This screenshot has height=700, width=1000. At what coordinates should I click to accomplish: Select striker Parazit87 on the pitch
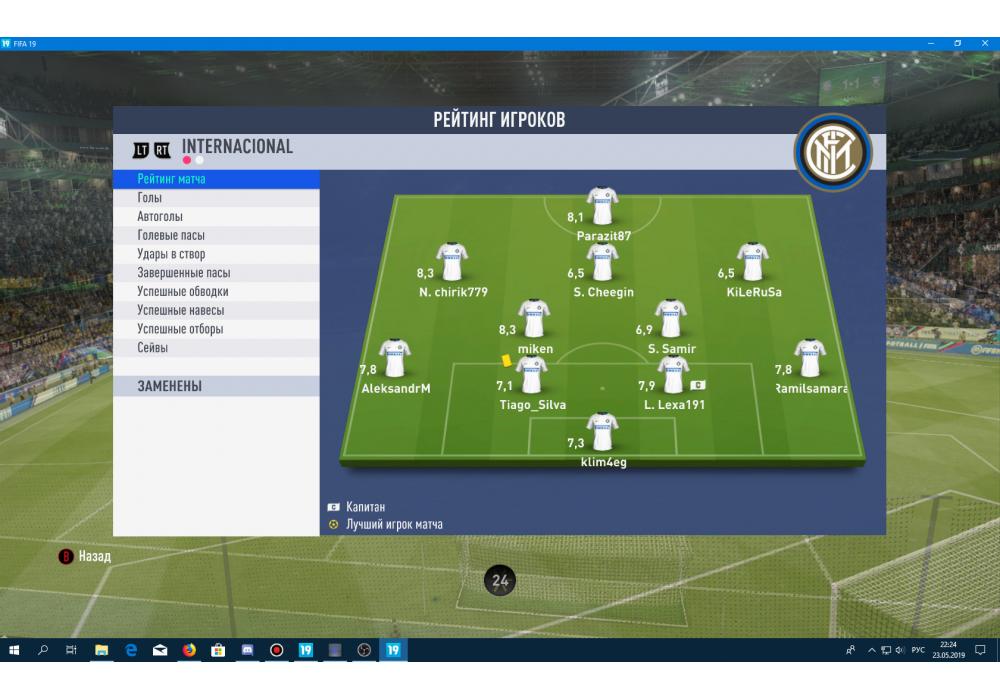[x=602, y=207]
